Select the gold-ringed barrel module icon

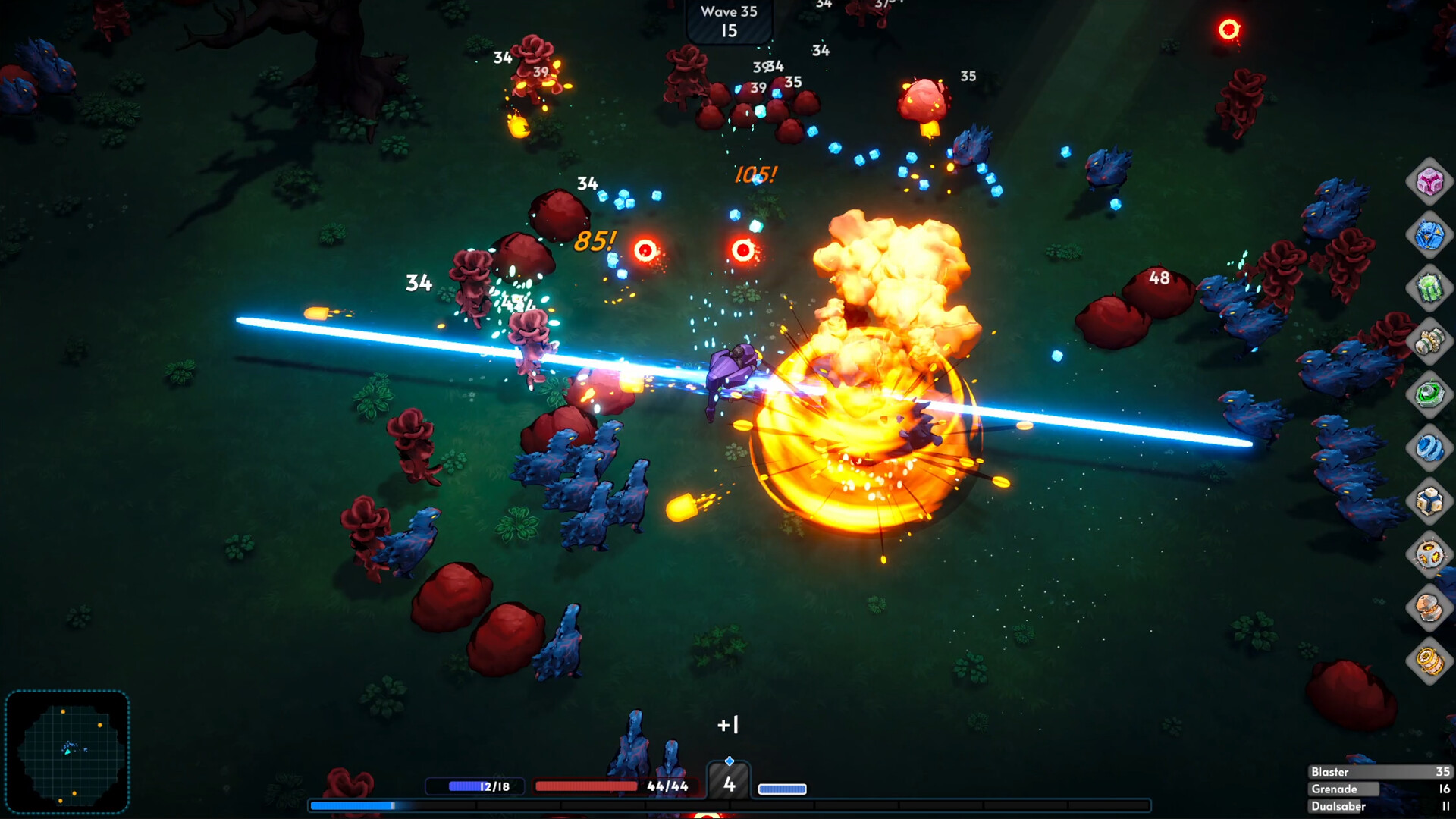pyautogui.click(x=1429, y=661)
